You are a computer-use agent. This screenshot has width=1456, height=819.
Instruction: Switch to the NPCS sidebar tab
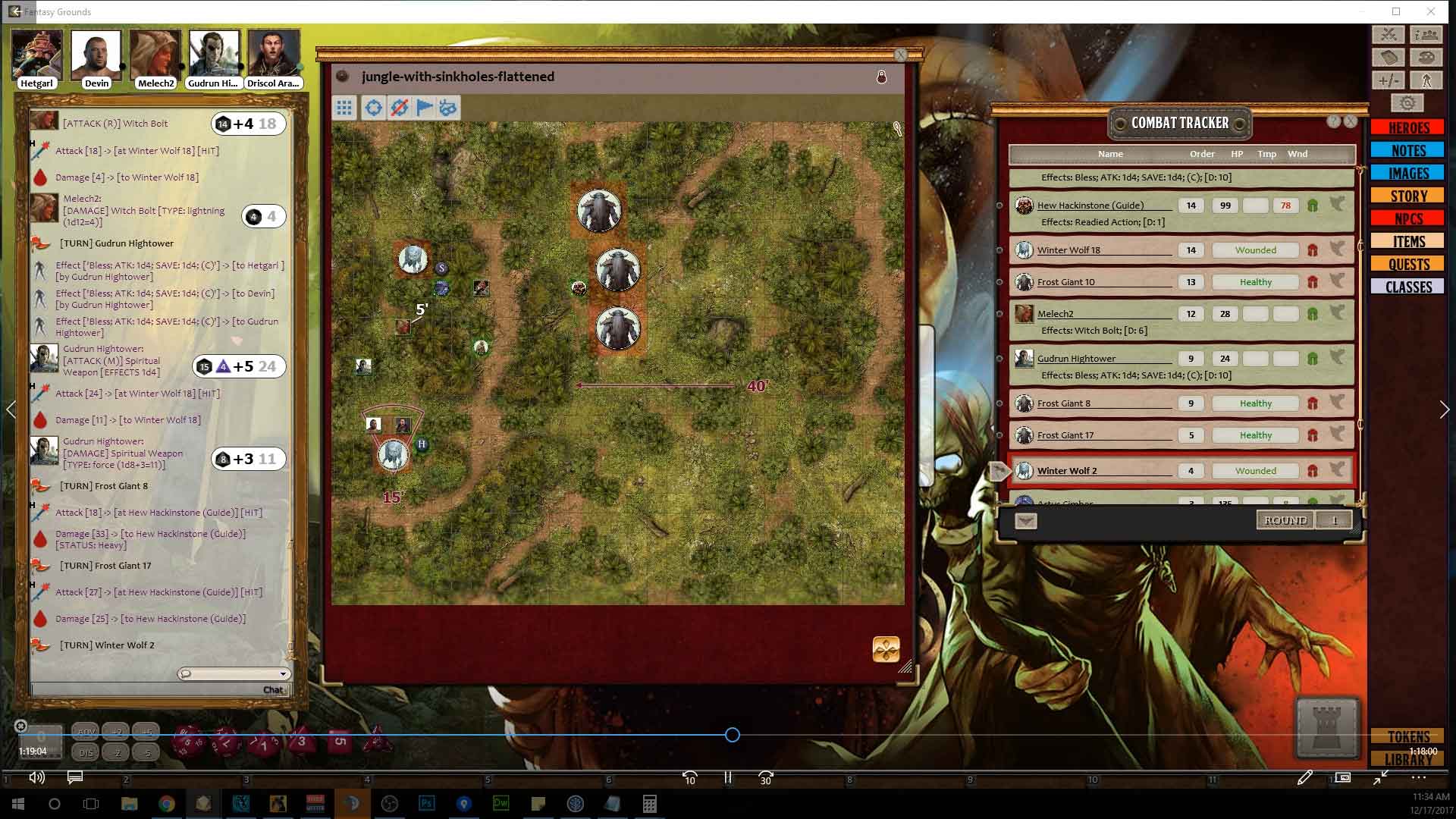tap(1407, 218)
